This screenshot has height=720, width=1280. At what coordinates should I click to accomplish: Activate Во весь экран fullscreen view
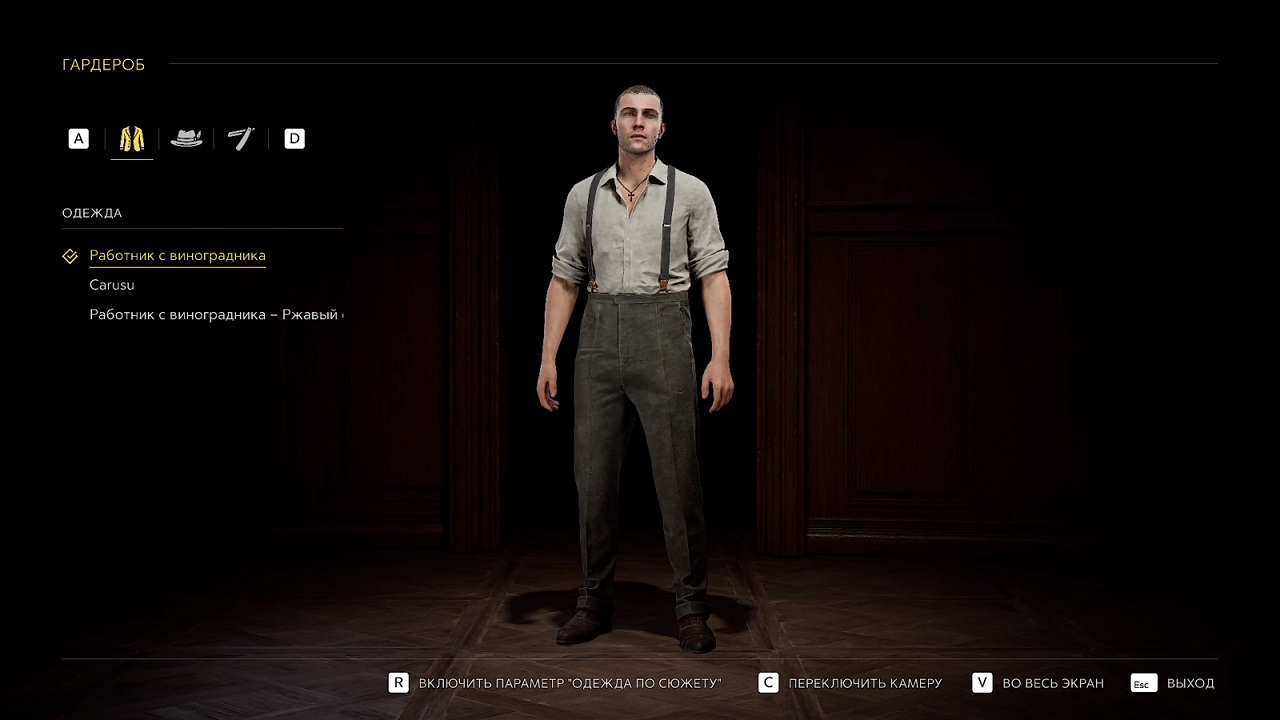(1038, 683)
